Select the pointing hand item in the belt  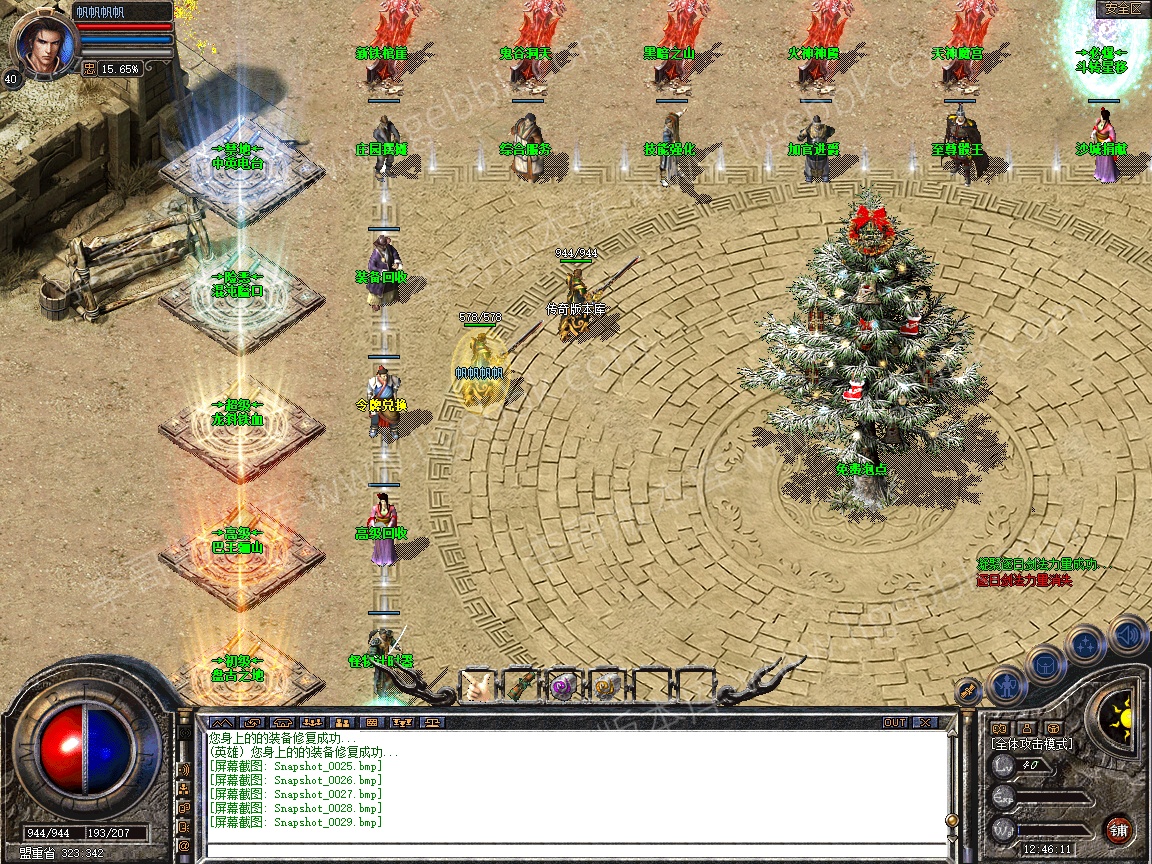pos(478,686)
